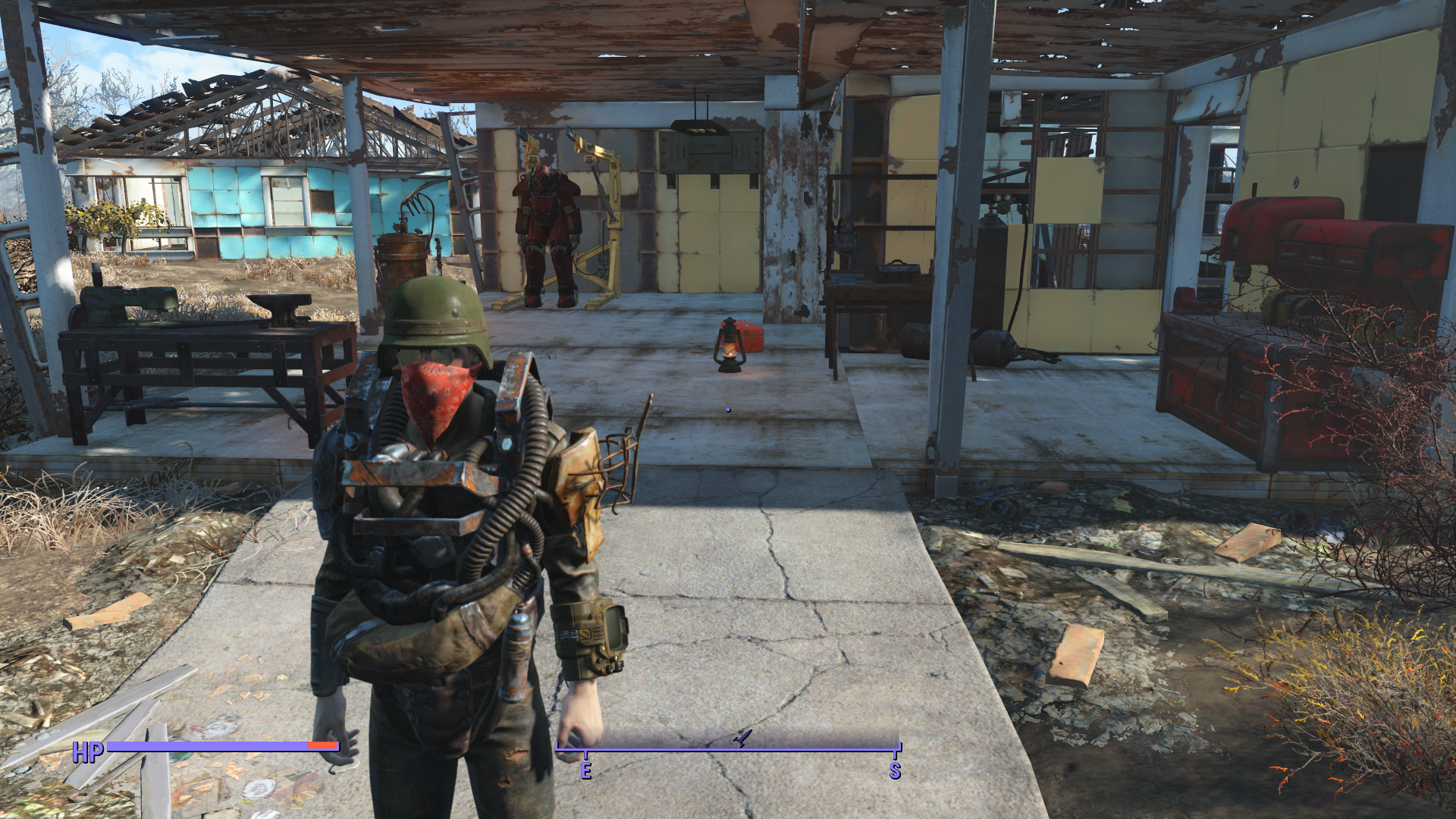Click the location marker on the compass
Viewport: 1456px width, 819px height.
tap(742, 738)
